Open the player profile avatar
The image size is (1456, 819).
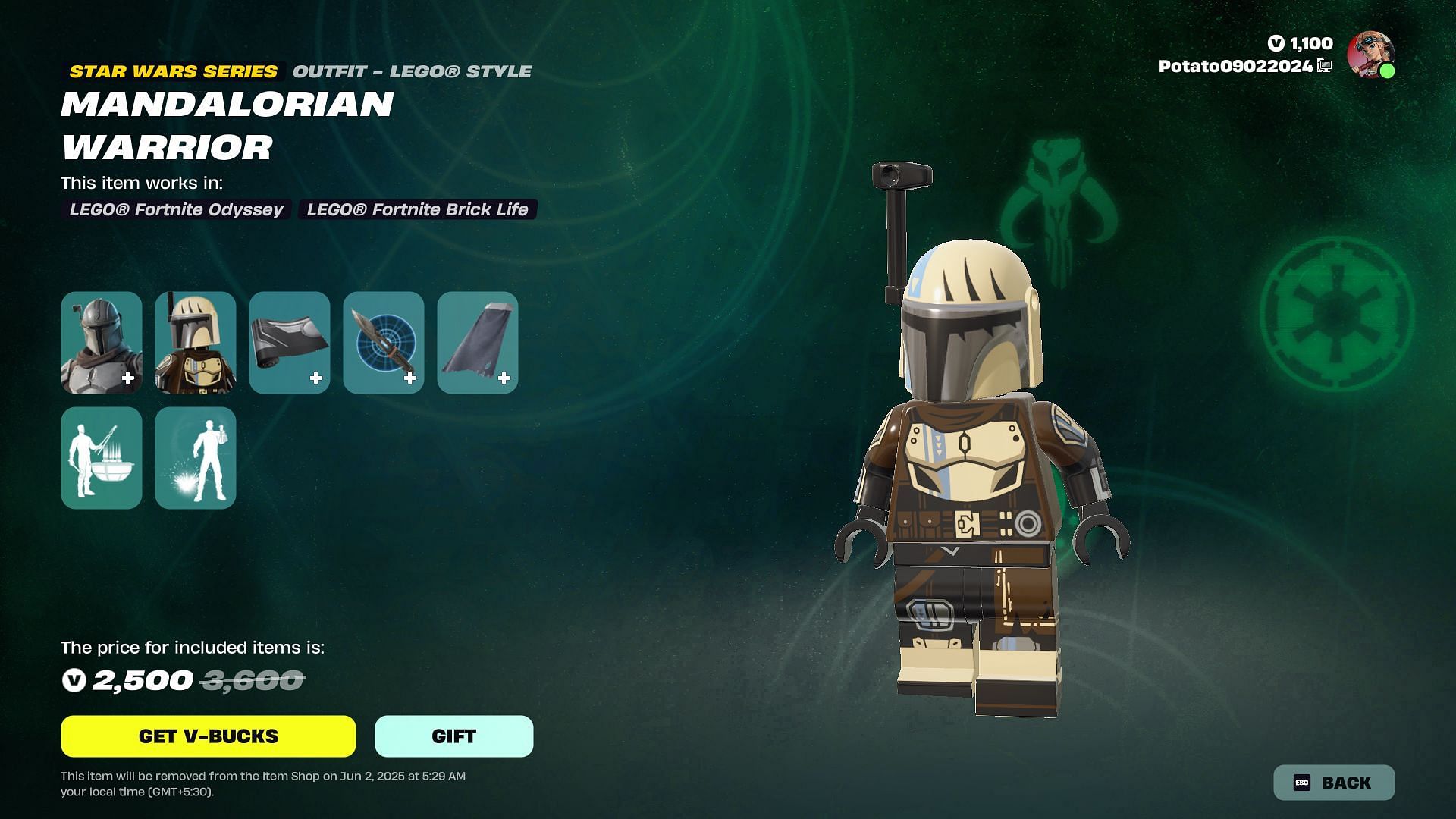(x=1370, y=55)
